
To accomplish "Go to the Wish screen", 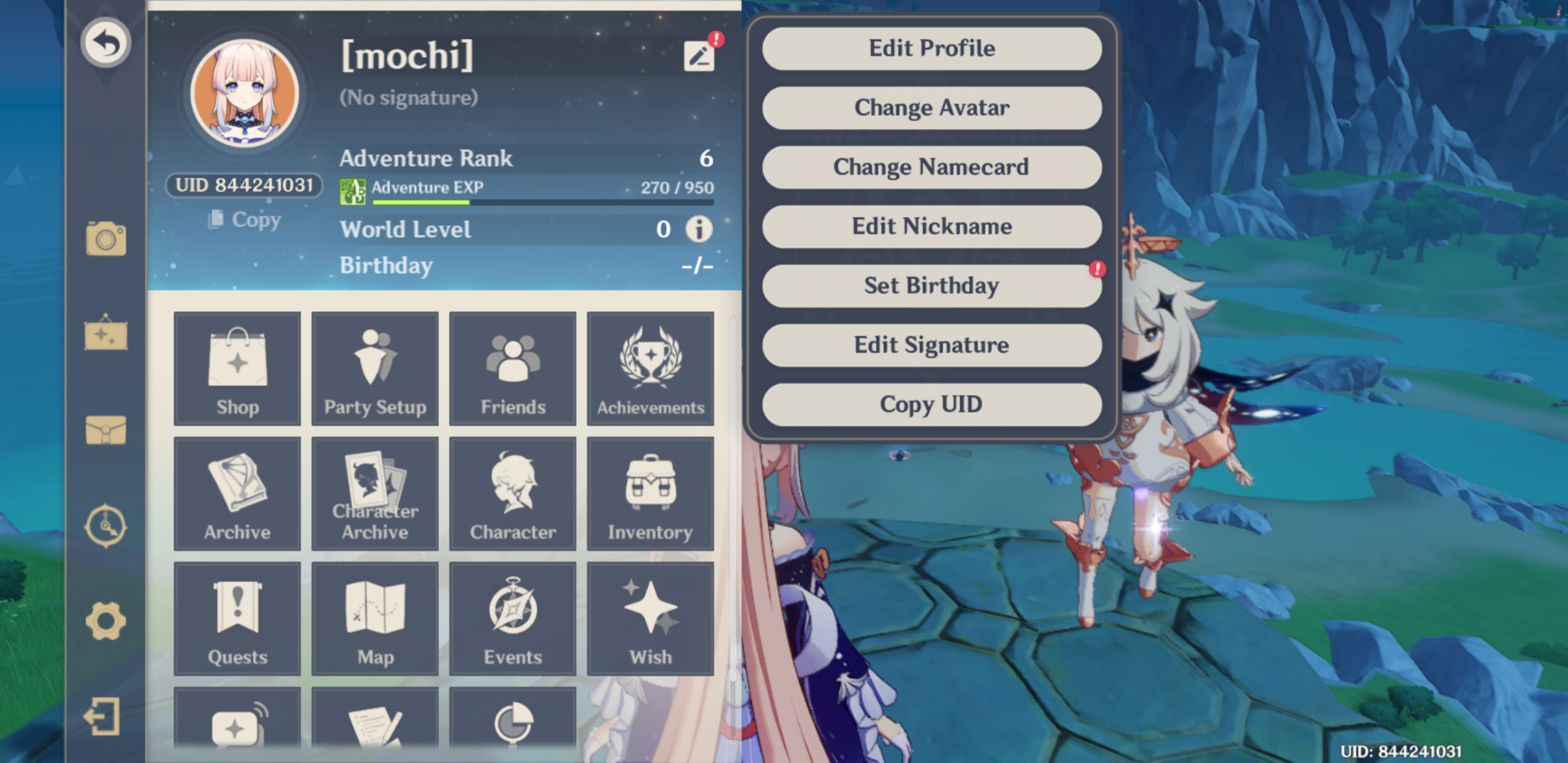I will (x=650, y=619).
